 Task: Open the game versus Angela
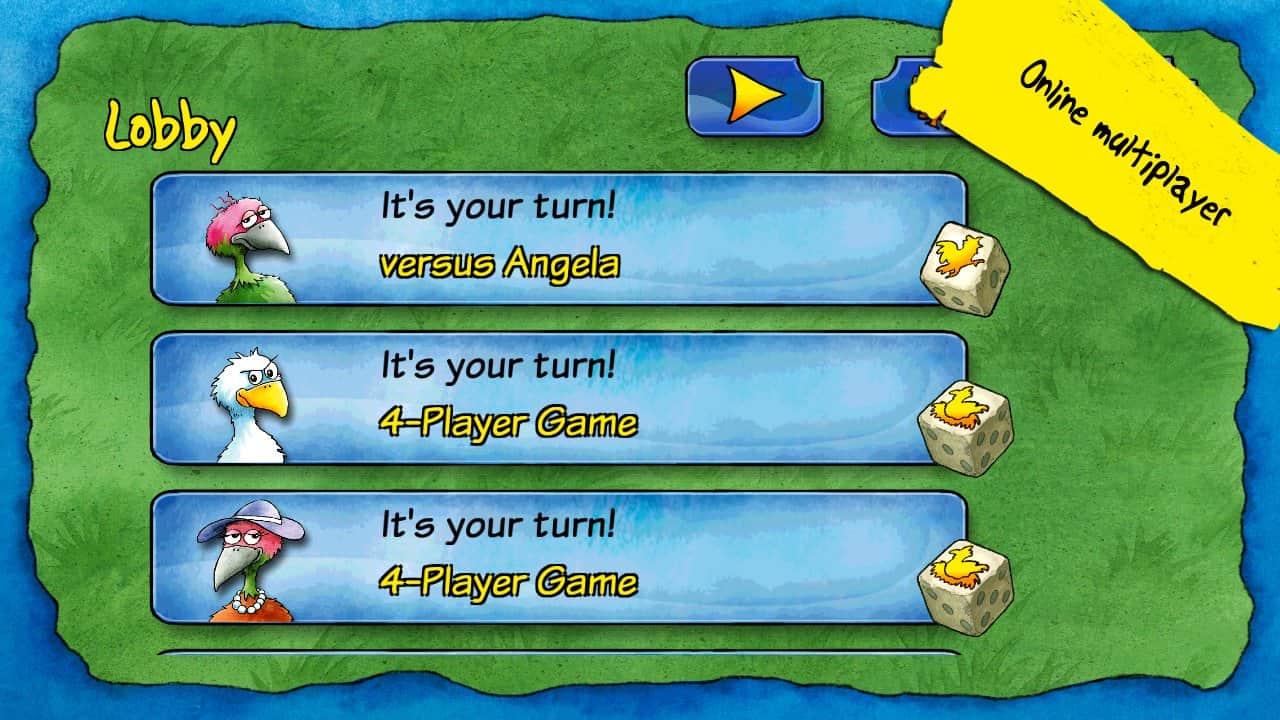pyautogui.click(x=558, y=239)
